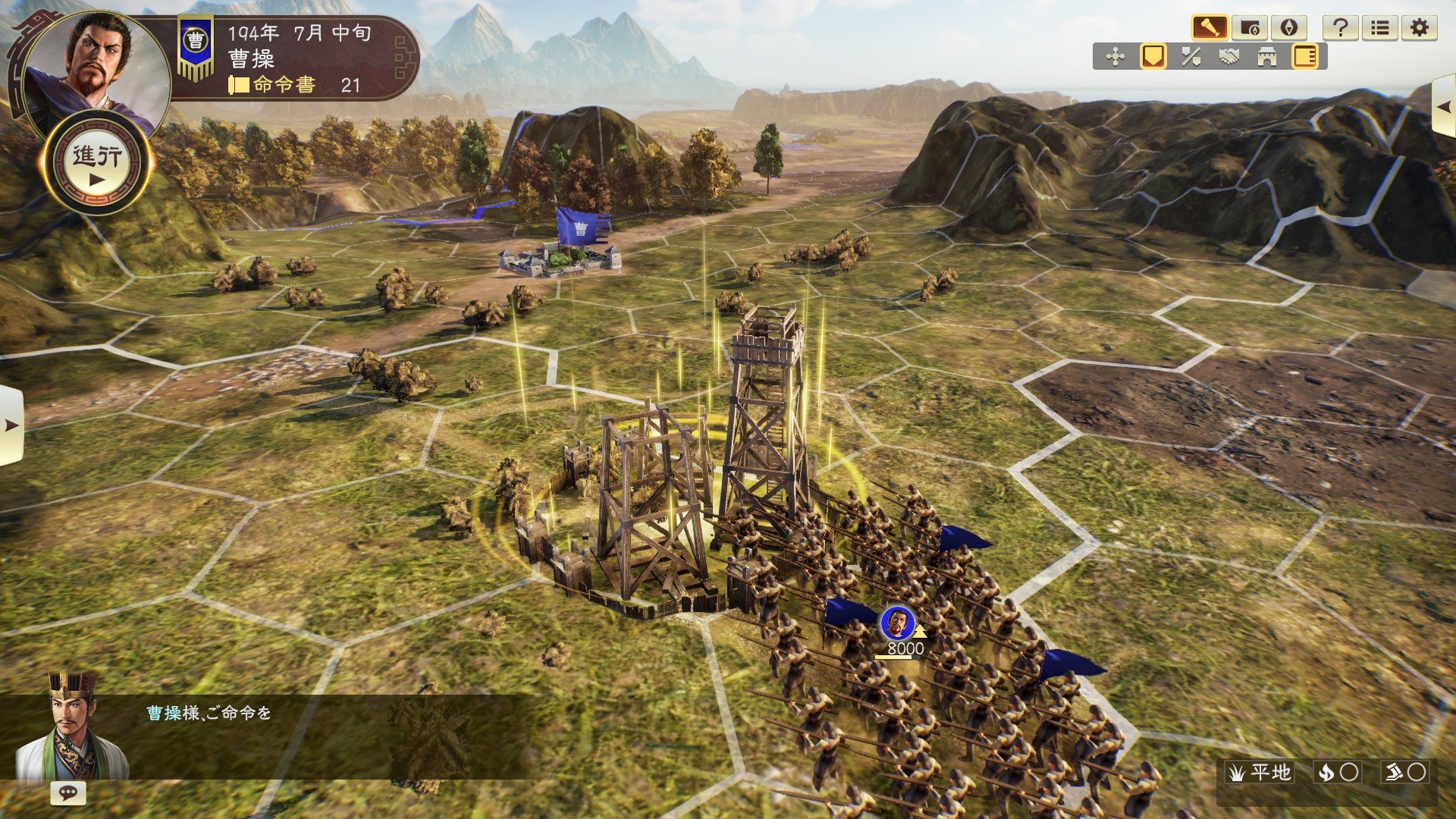Click the handshake diplomacy overlay icon
1456x819 pixels.
coord(1230,57)
